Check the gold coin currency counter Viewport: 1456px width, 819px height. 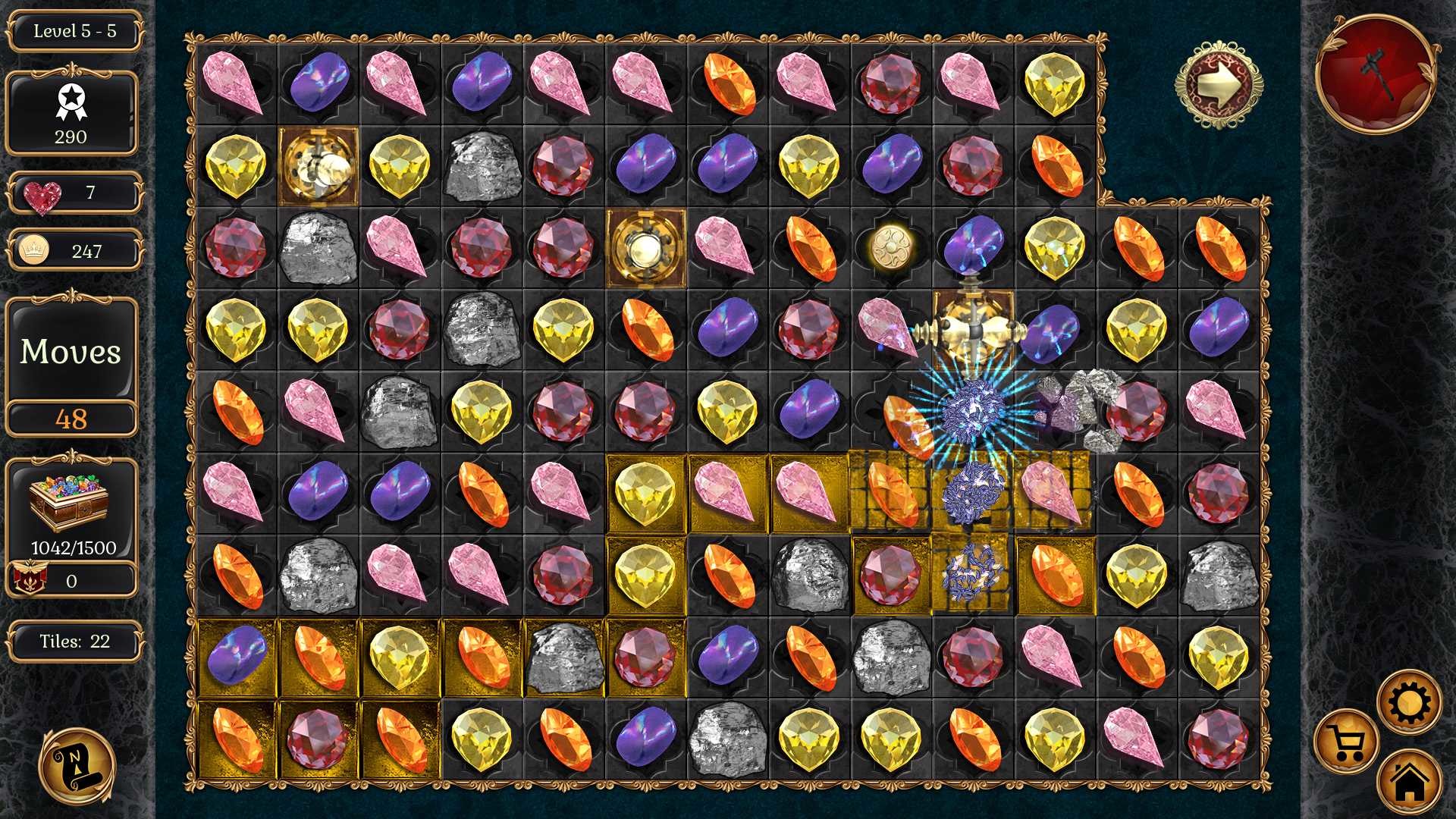[x=72, y=251]
